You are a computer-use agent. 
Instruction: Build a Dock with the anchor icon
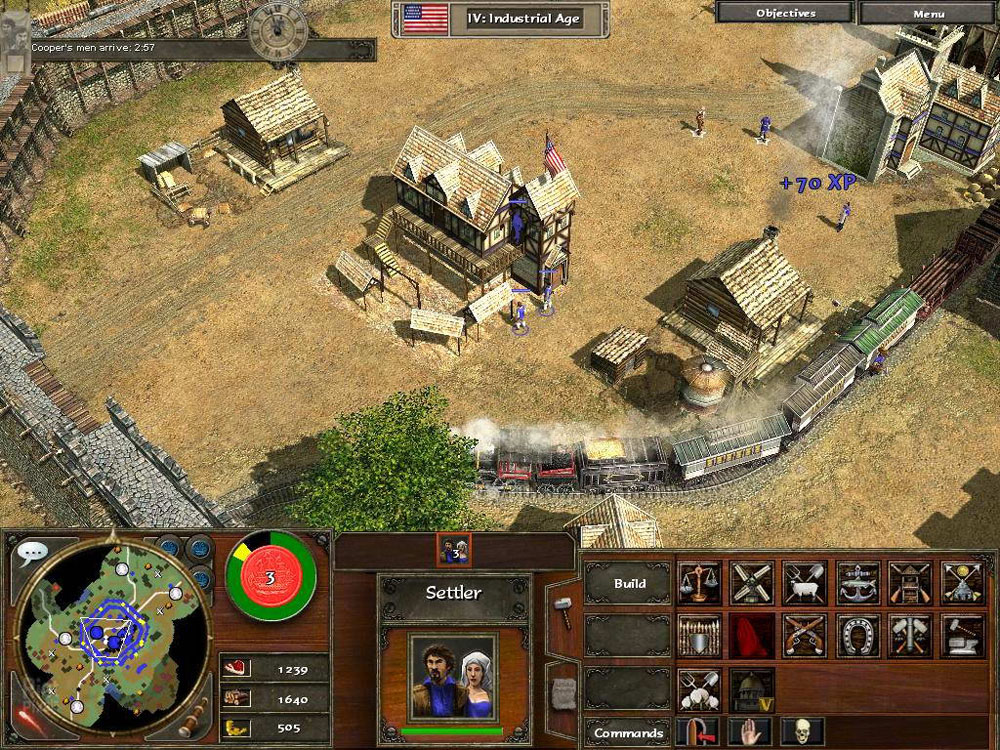point(858,582)
